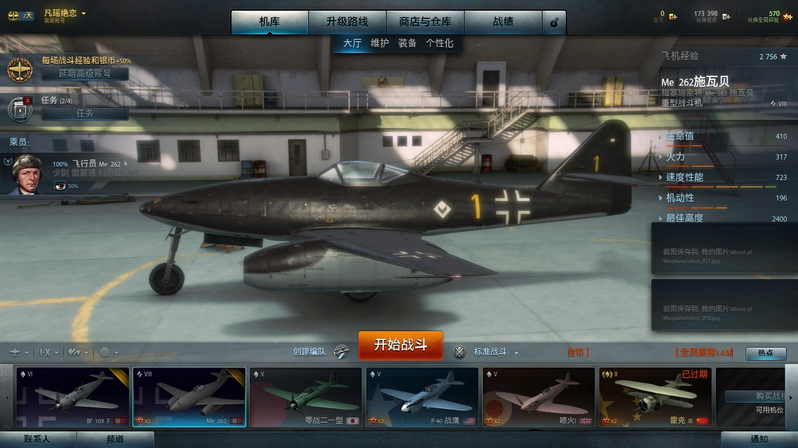Switch to the 装备 equipment sub-tab
Screen dimensions: 798x448
click(407, 44)
